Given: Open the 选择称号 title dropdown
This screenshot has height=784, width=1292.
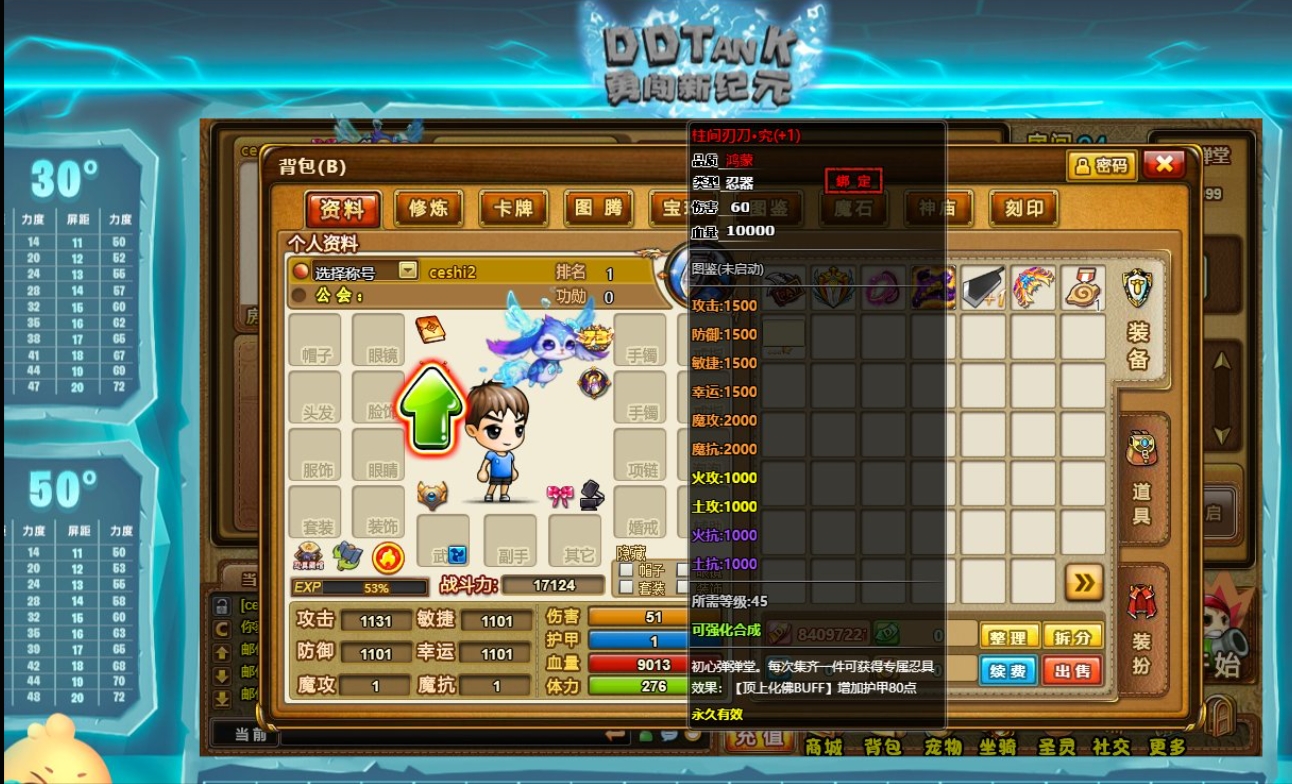Looking at the screenshot, I should (x=408, y=270).
